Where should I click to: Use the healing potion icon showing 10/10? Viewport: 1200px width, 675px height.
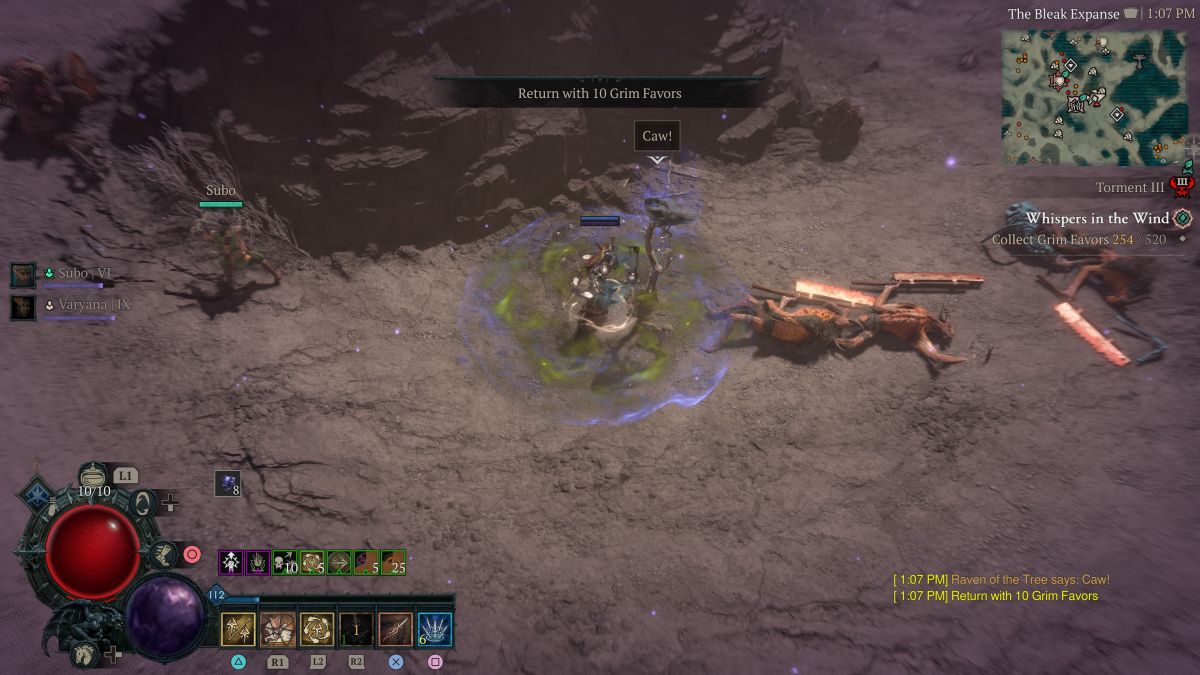tap(94, 476)
